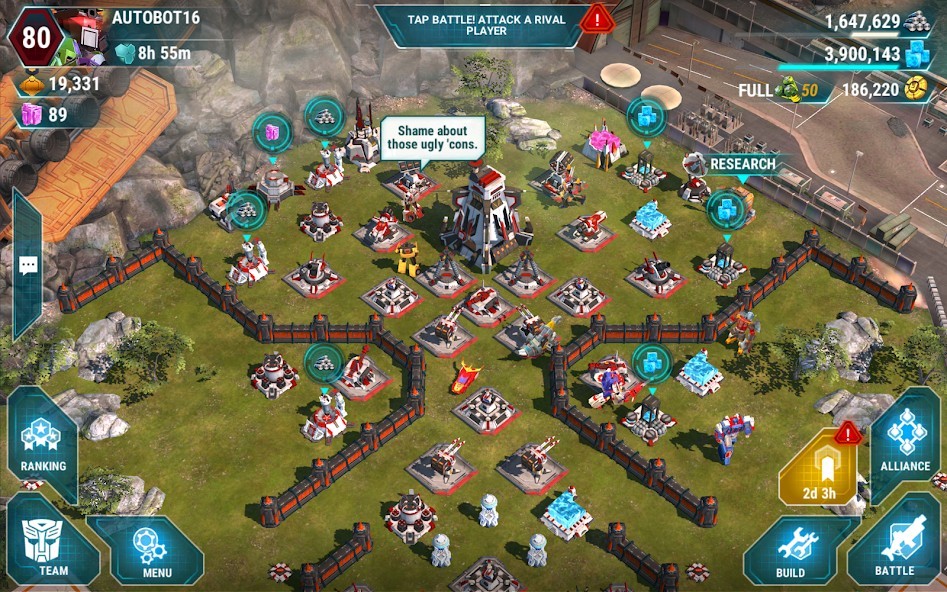Open the Menu gear button

pos(157,551)
